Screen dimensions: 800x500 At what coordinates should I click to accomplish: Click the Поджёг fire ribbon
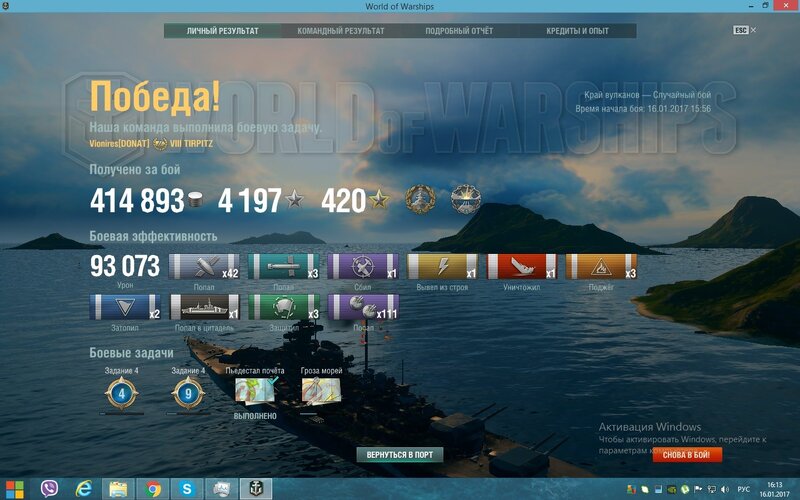coord(600,267)
